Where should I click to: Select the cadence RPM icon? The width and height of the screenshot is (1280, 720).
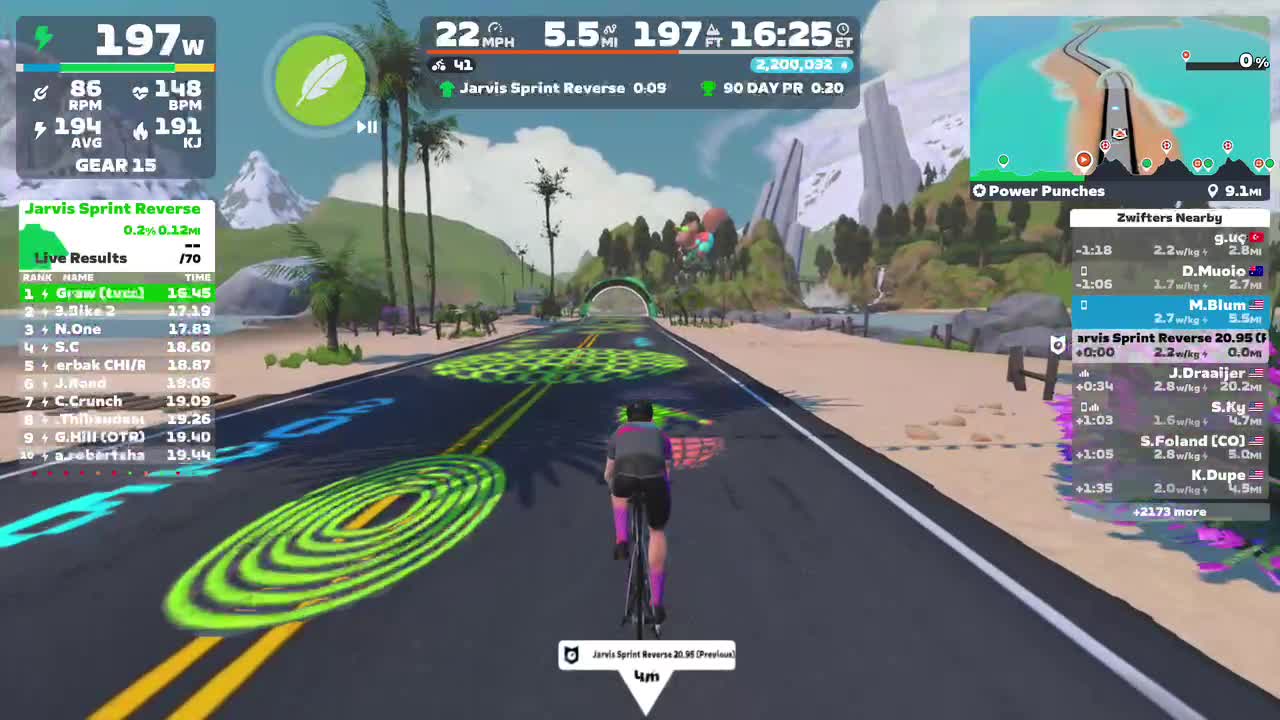click(x=42, y=91)
